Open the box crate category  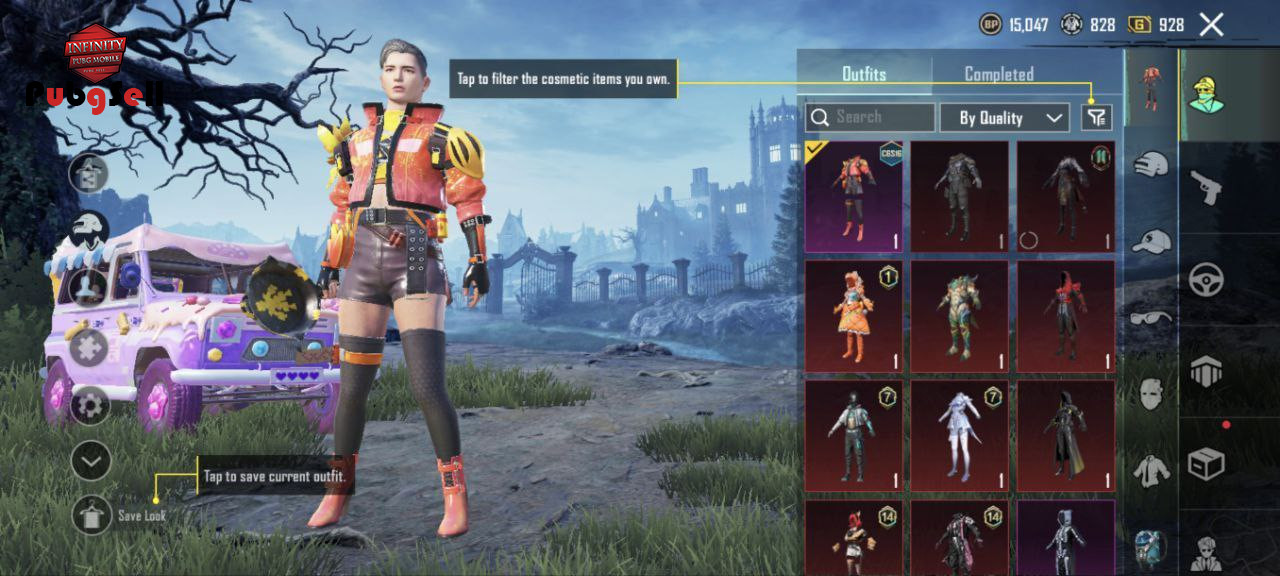[x=1206, y=464]
